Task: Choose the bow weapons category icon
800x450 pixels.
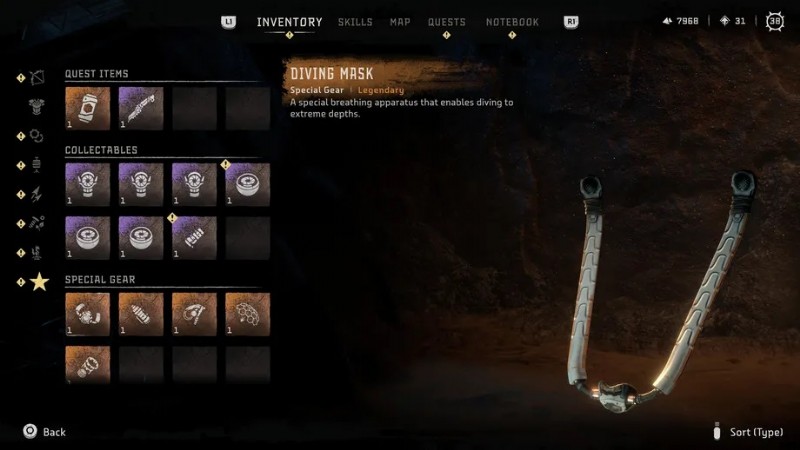Action: (x=39, y=77)
